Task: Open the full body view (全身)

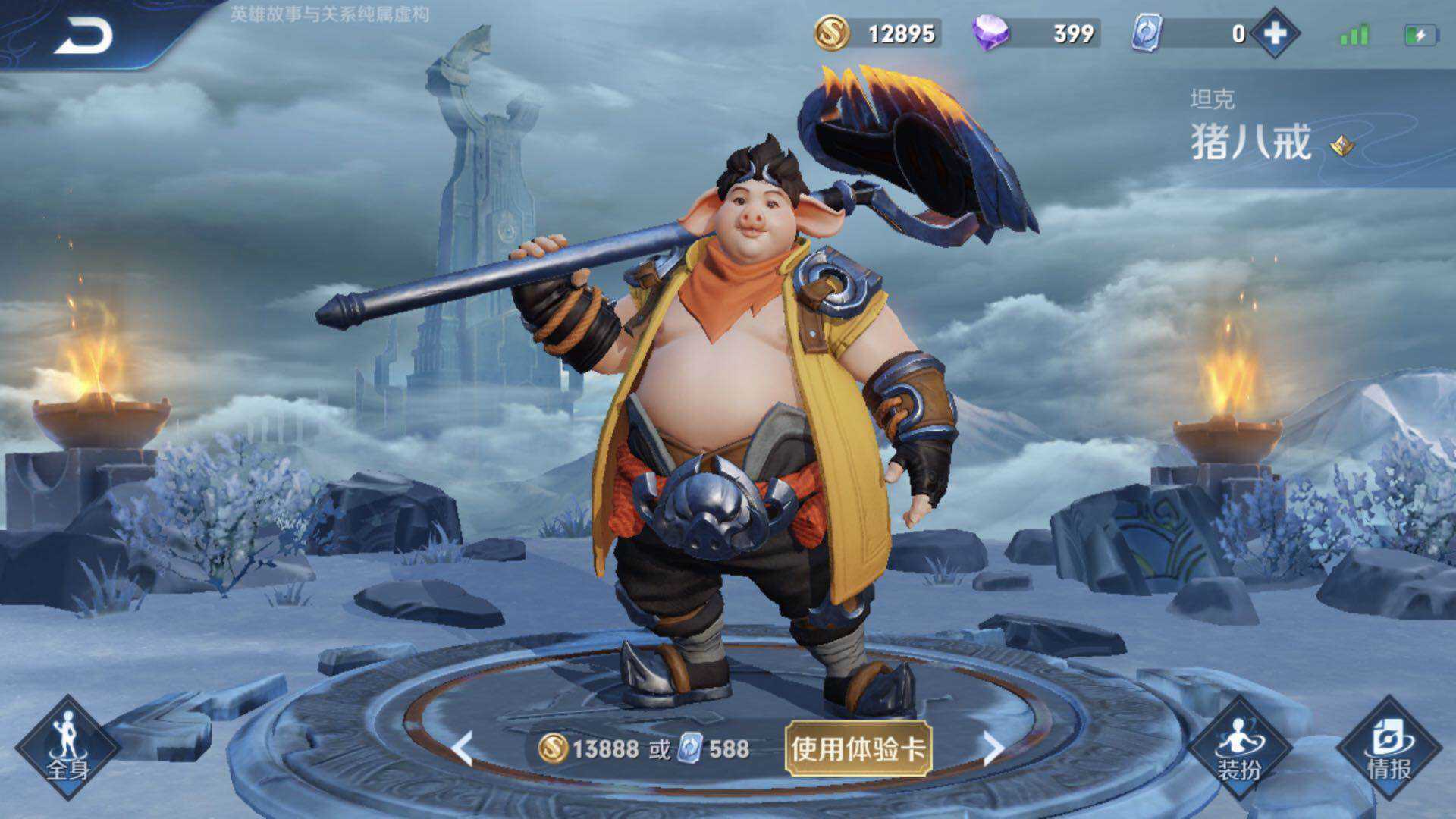Action: tap(67, 748)
